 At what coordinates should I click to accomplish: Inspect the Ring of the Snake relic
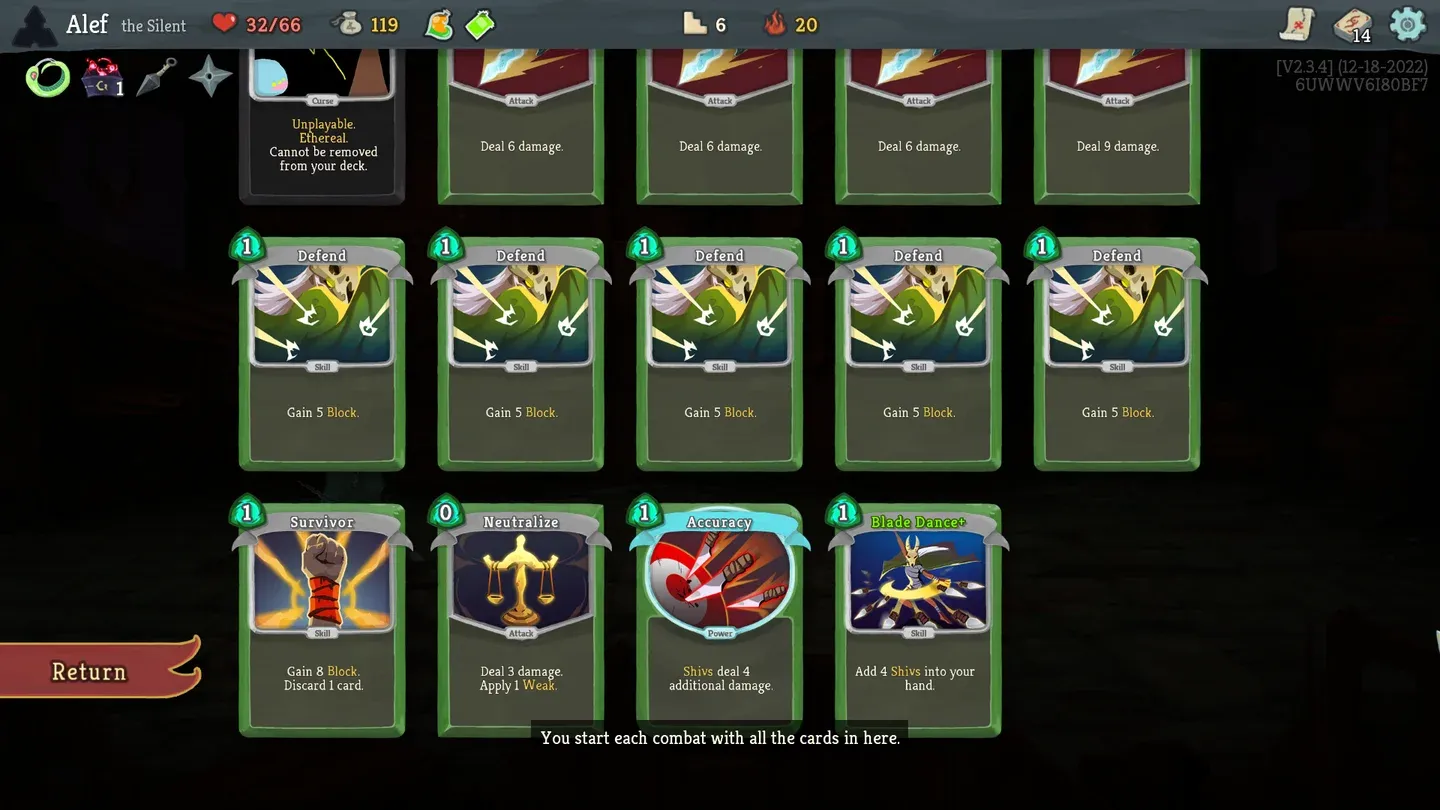pyautogui.click(x=47, y=77)
